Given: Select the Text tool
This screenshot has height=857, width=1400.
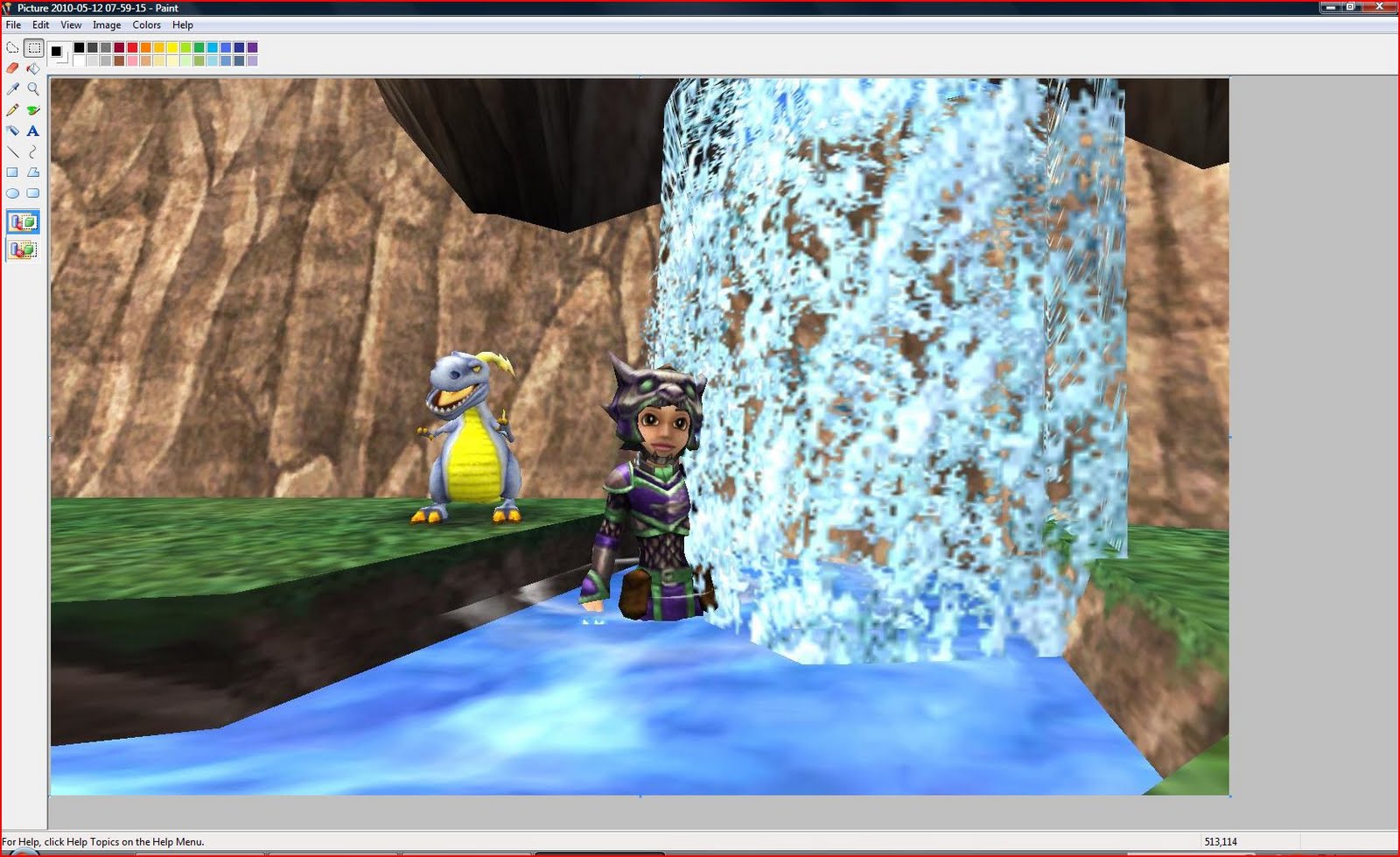Looking at the screenshot, I should pos(32,130).
